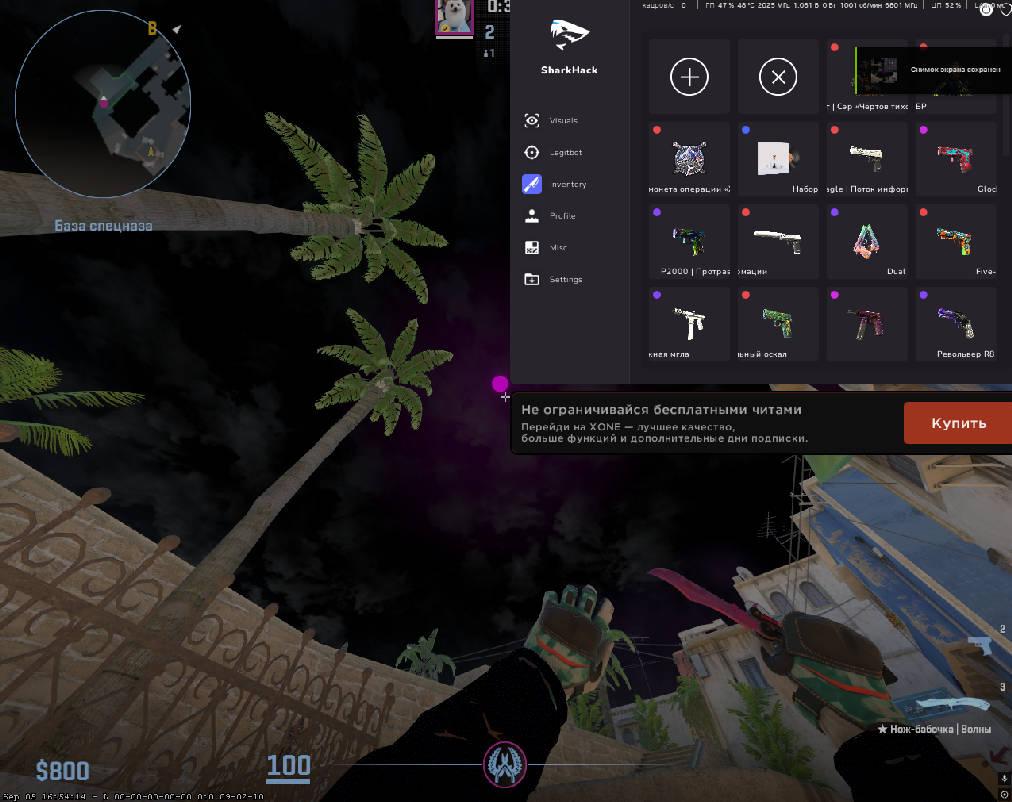1012x802 pixels.
Task: Click the circular minimap radar
Action: point(103,100)
